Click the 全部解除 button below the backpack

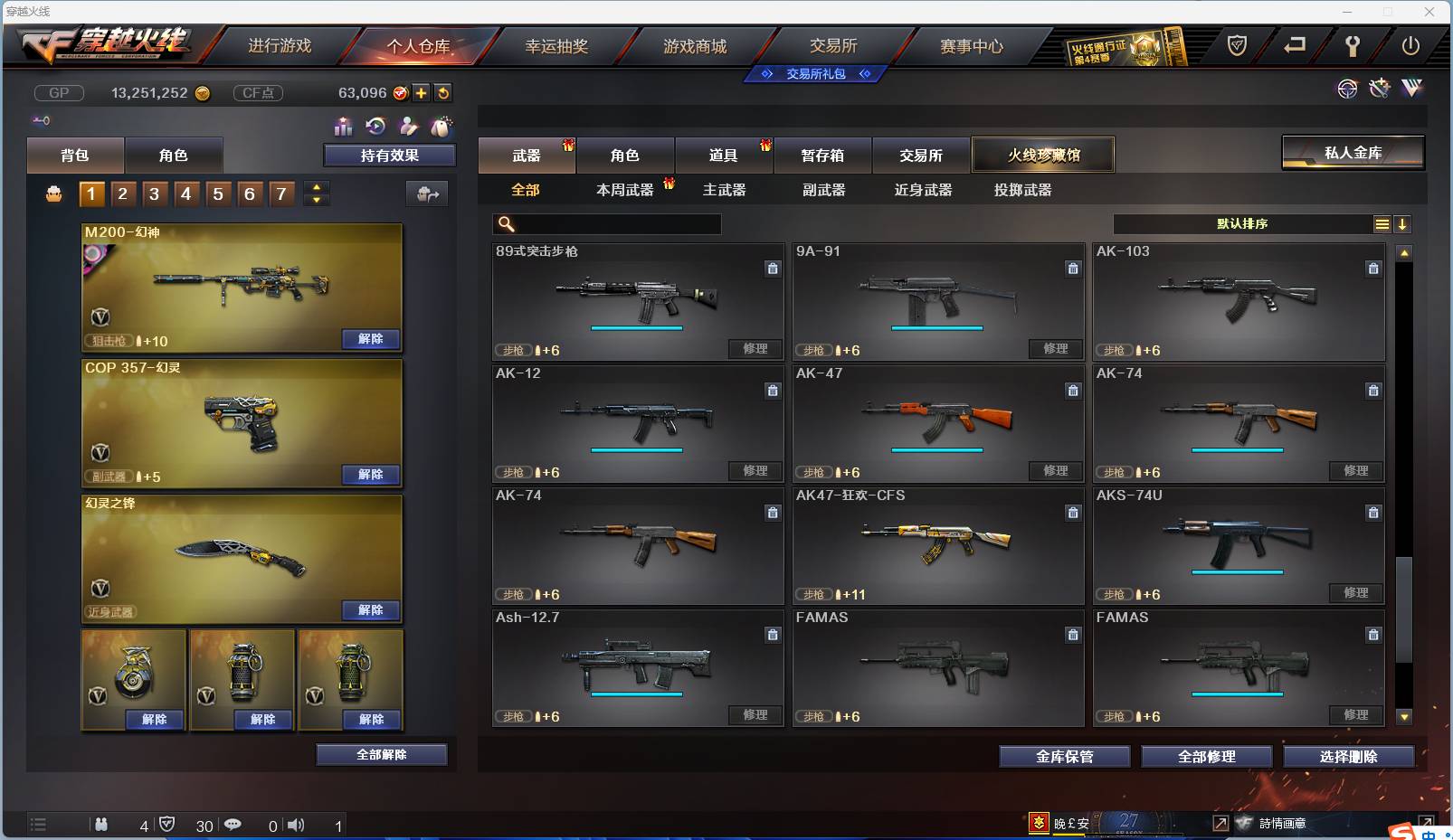[382, 754]
